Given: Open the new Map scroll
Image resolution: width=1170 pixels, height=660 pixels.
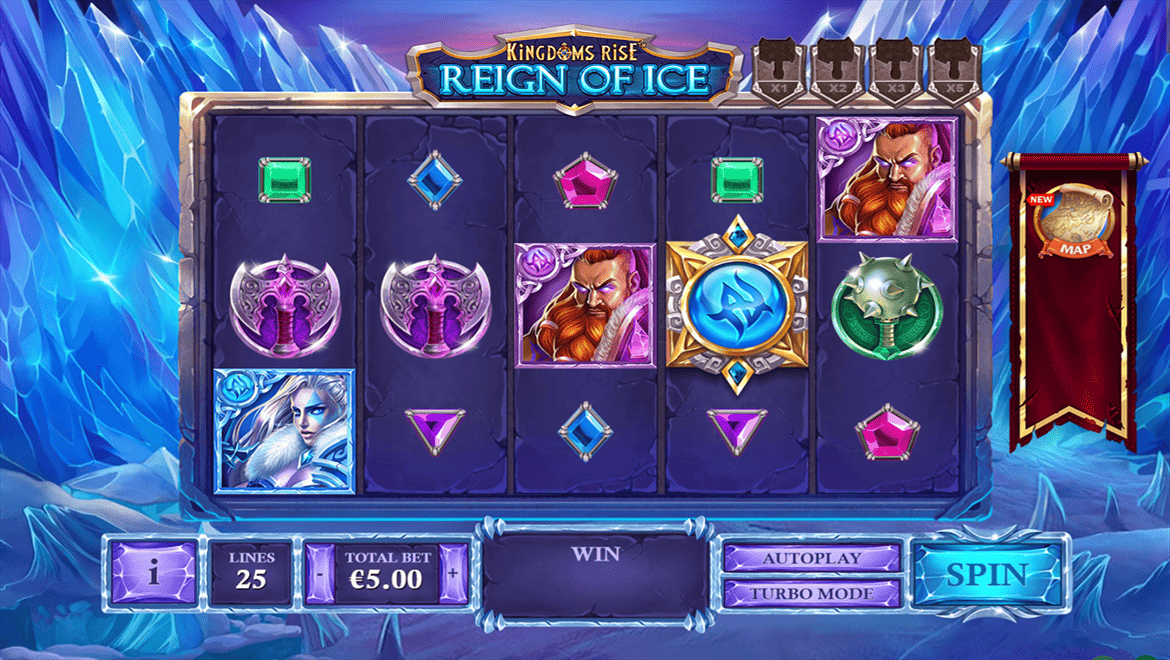Looking at the screenshot, I should (x=1074, y=222).
